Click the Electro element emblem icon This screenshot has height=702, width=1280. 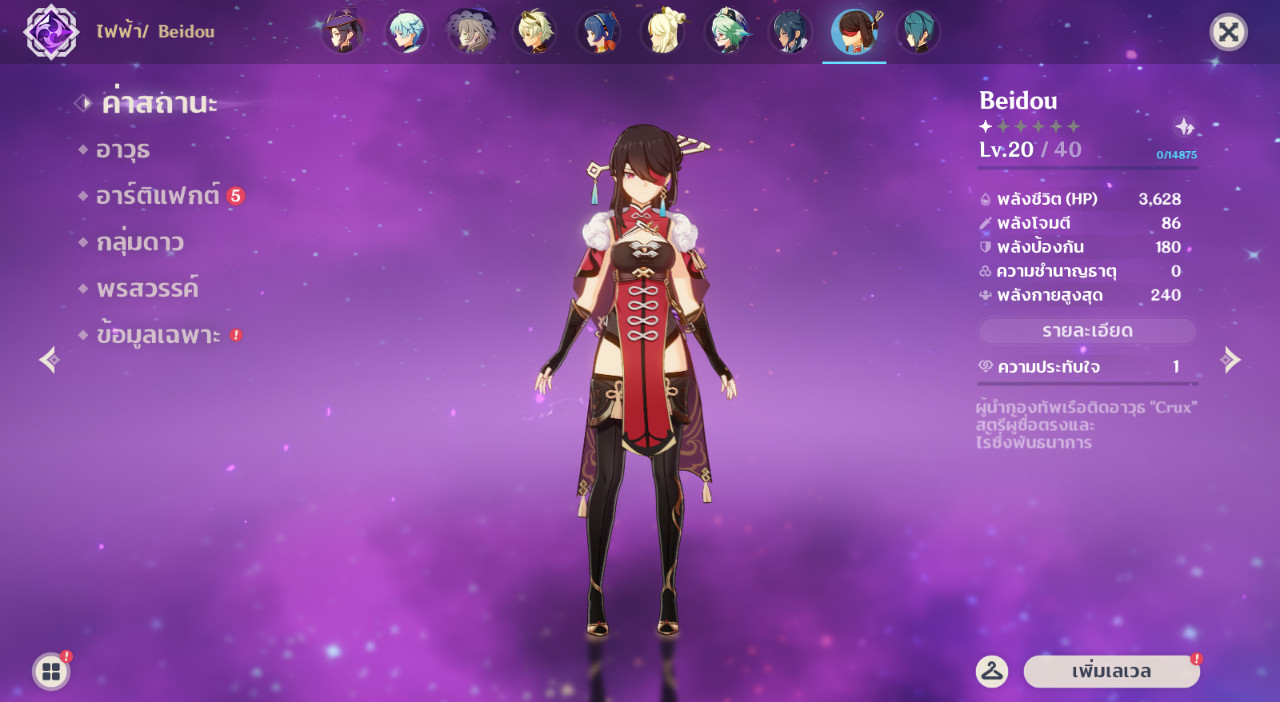51,31
